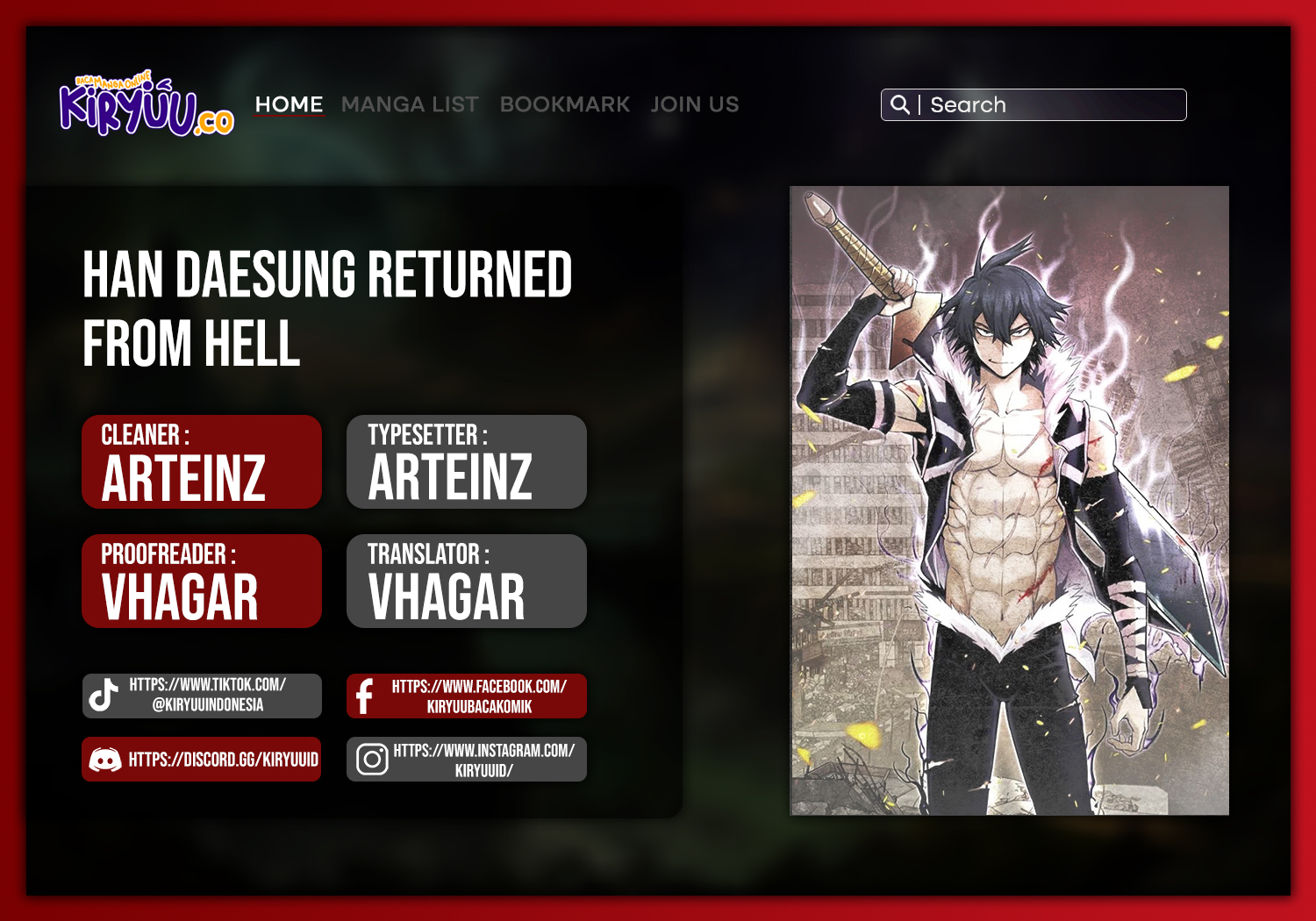
Task: Select the BOOKMARK navigation entry
Action: [565, 104]
